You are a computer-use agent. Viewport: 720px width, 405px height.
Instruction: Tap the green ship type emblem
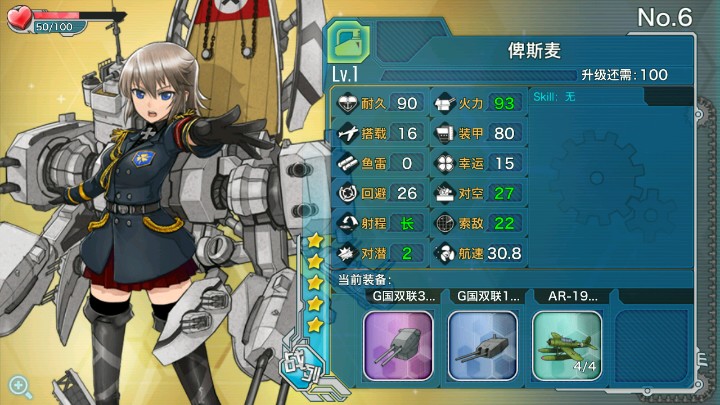coord(349,44)
